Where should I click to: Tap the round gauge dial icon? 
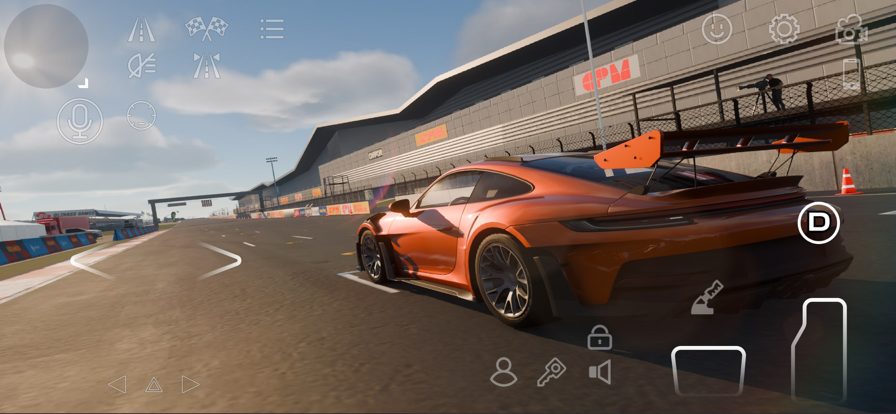(x=142, y=115)
